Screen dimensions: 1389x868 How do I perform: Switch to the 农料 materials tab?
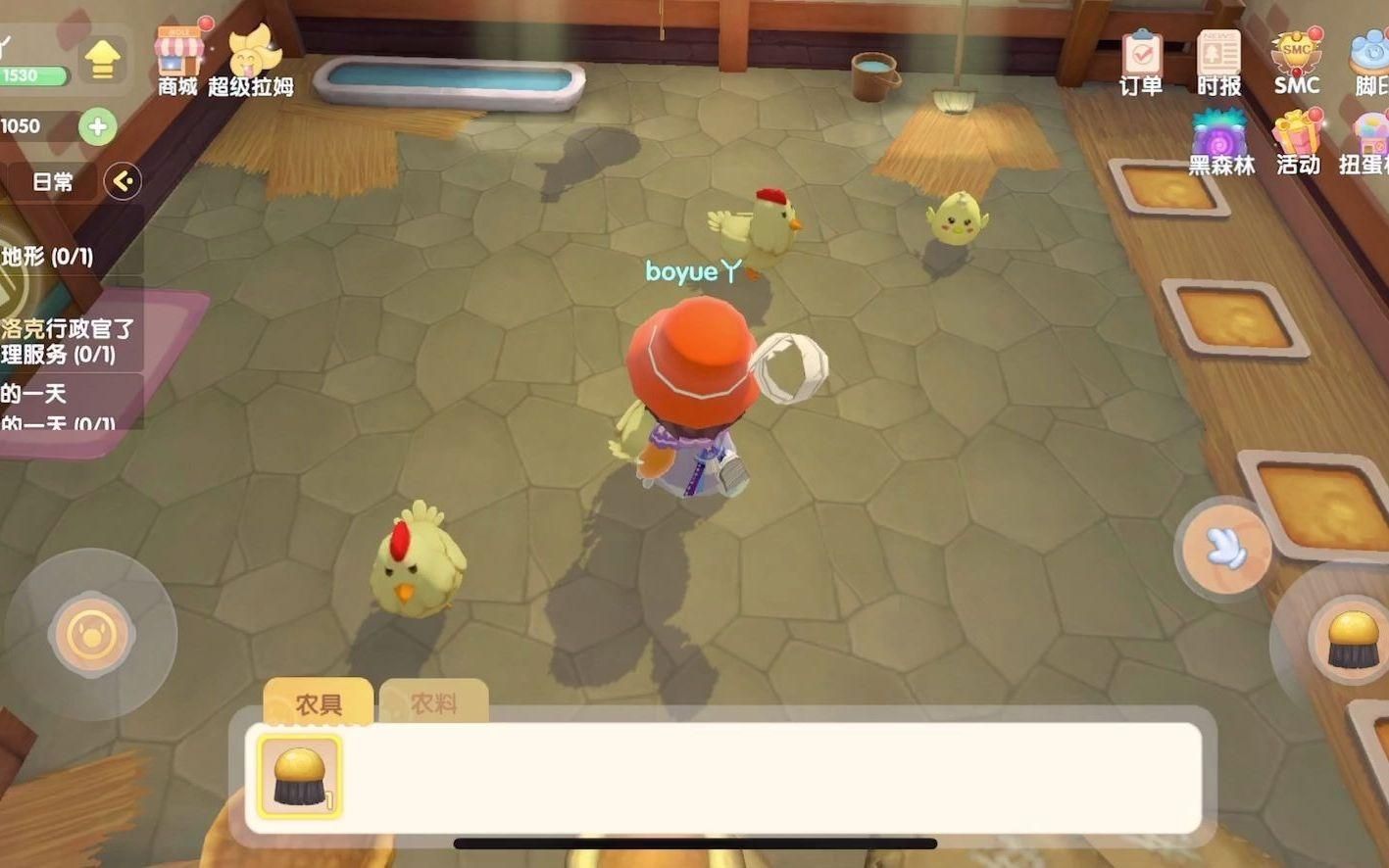pyautogui.click(x=433, y=703)
